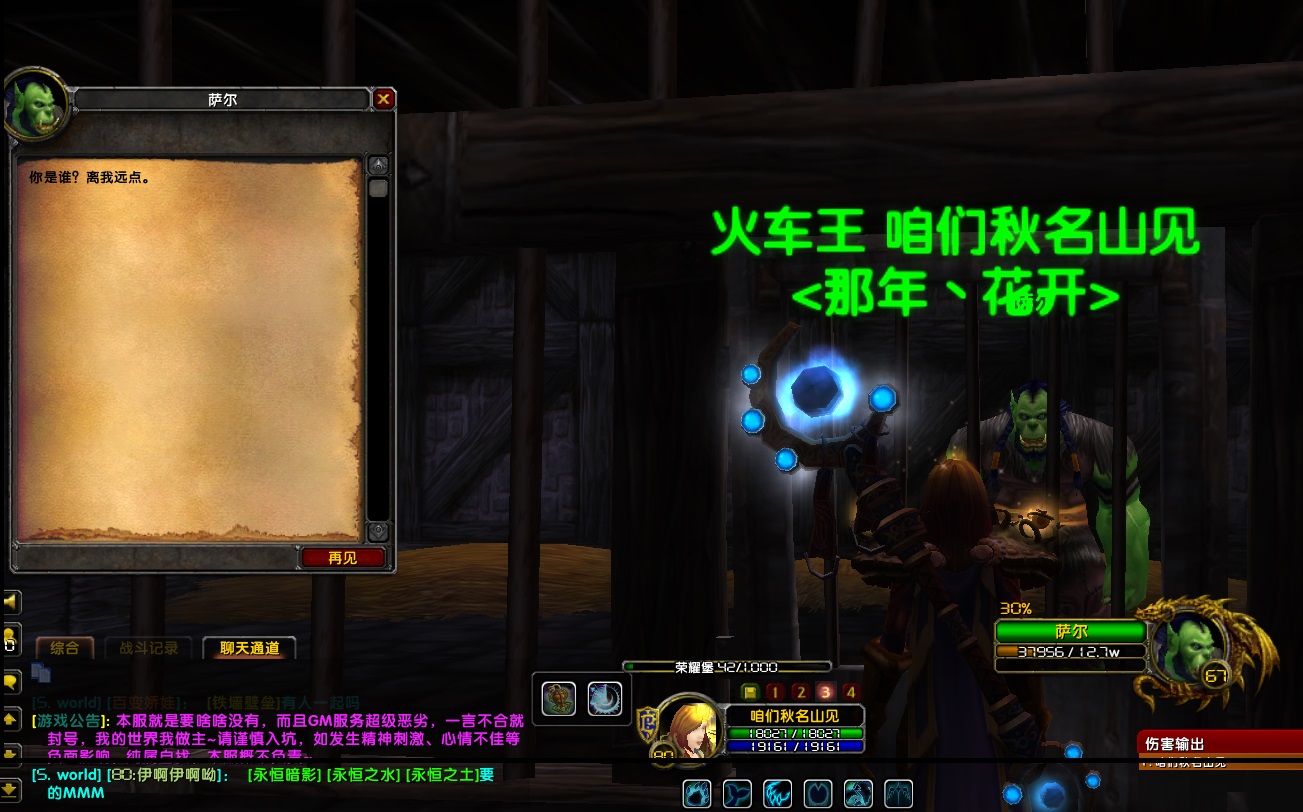
Task: Toggle raid marker number 4
Action: [x=853, y=690]
